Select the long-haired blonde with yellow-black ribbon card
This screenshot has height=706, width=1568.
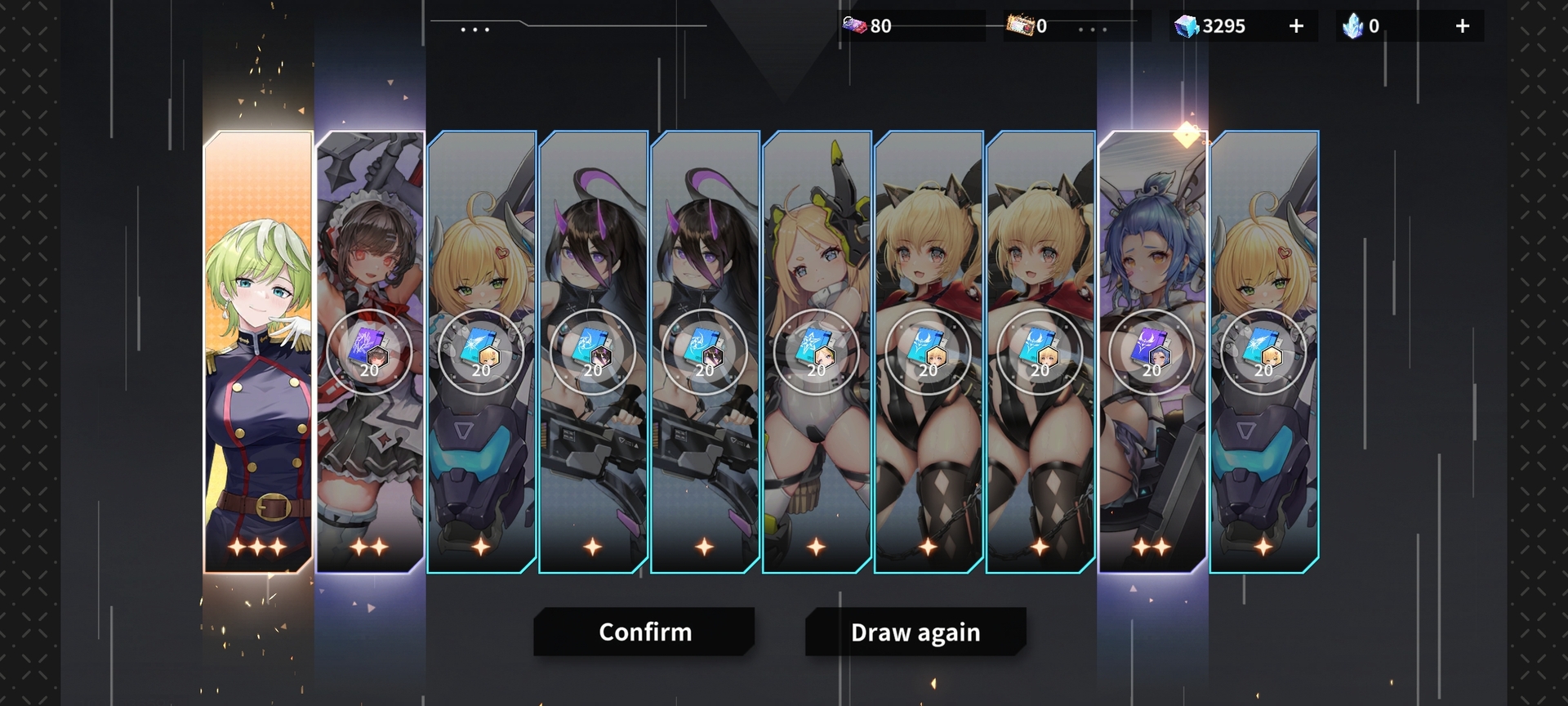(x=816, y=351)
